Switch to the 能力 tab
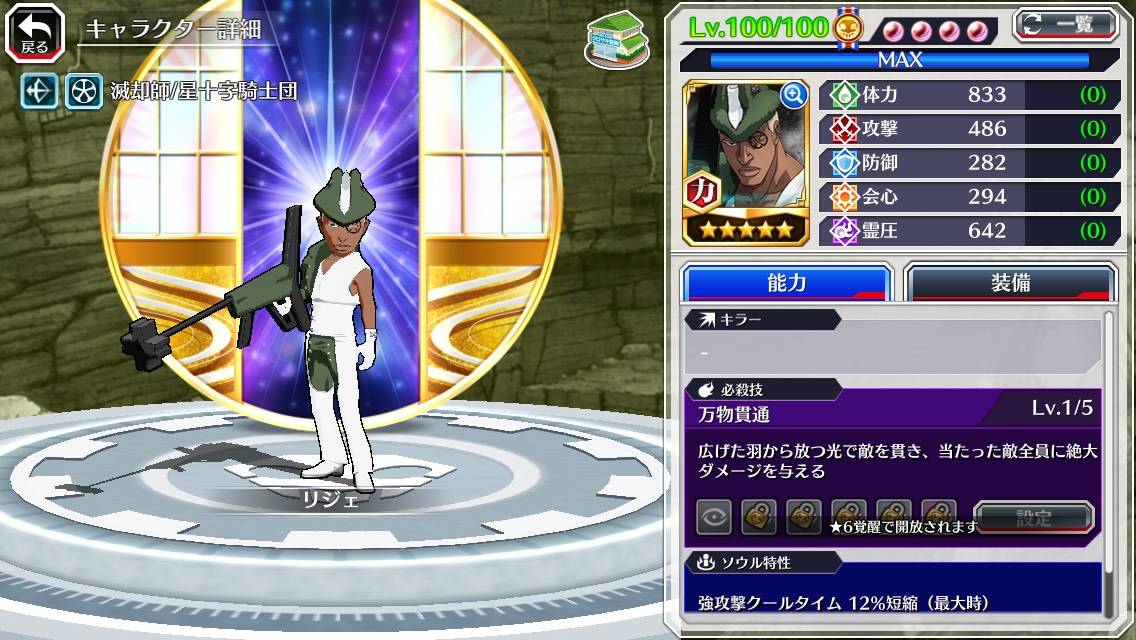1136x640 pixels. pyautogui.click(x=786, y=283)
